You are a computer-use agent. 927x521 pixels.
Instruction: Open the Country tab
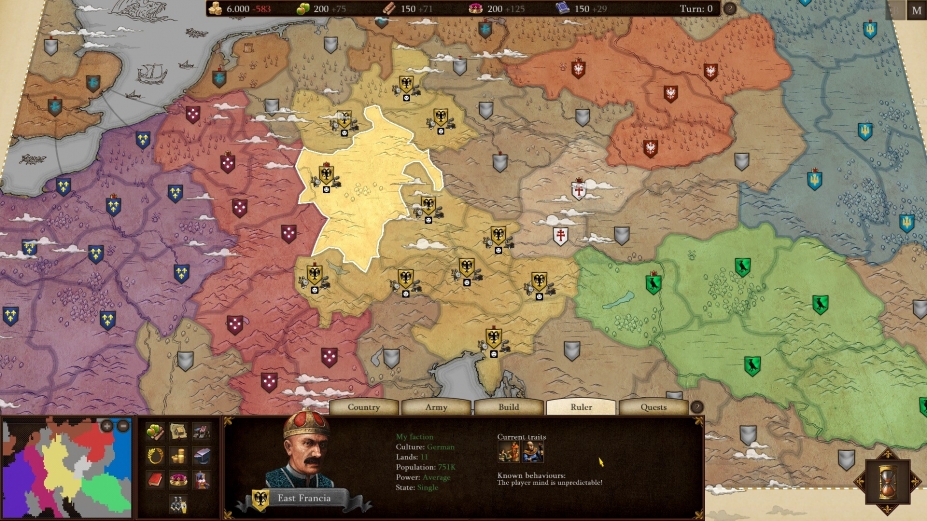[x=363, y=407]
